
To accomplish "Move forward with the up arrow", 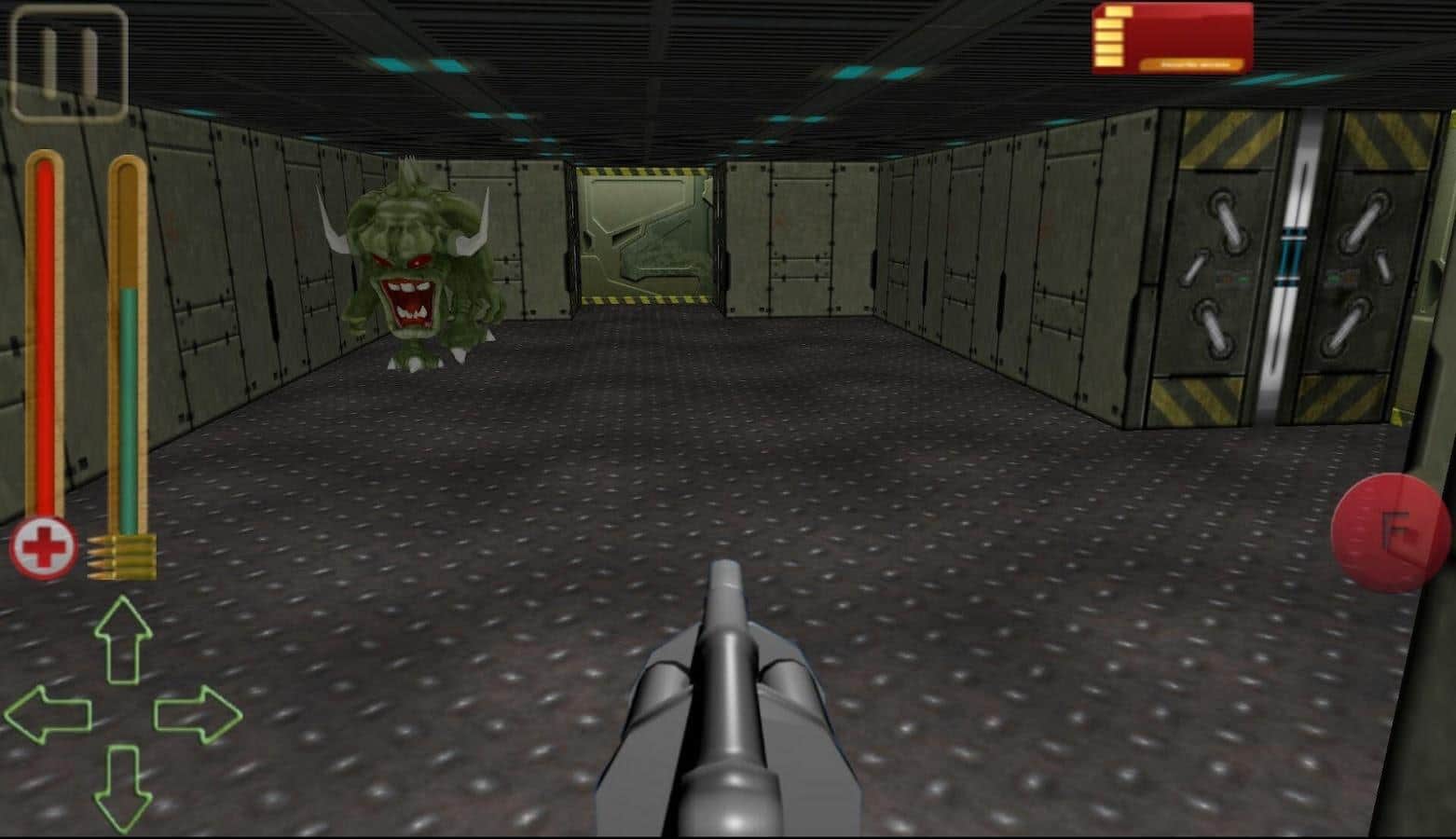I will (x=123, y=640).
